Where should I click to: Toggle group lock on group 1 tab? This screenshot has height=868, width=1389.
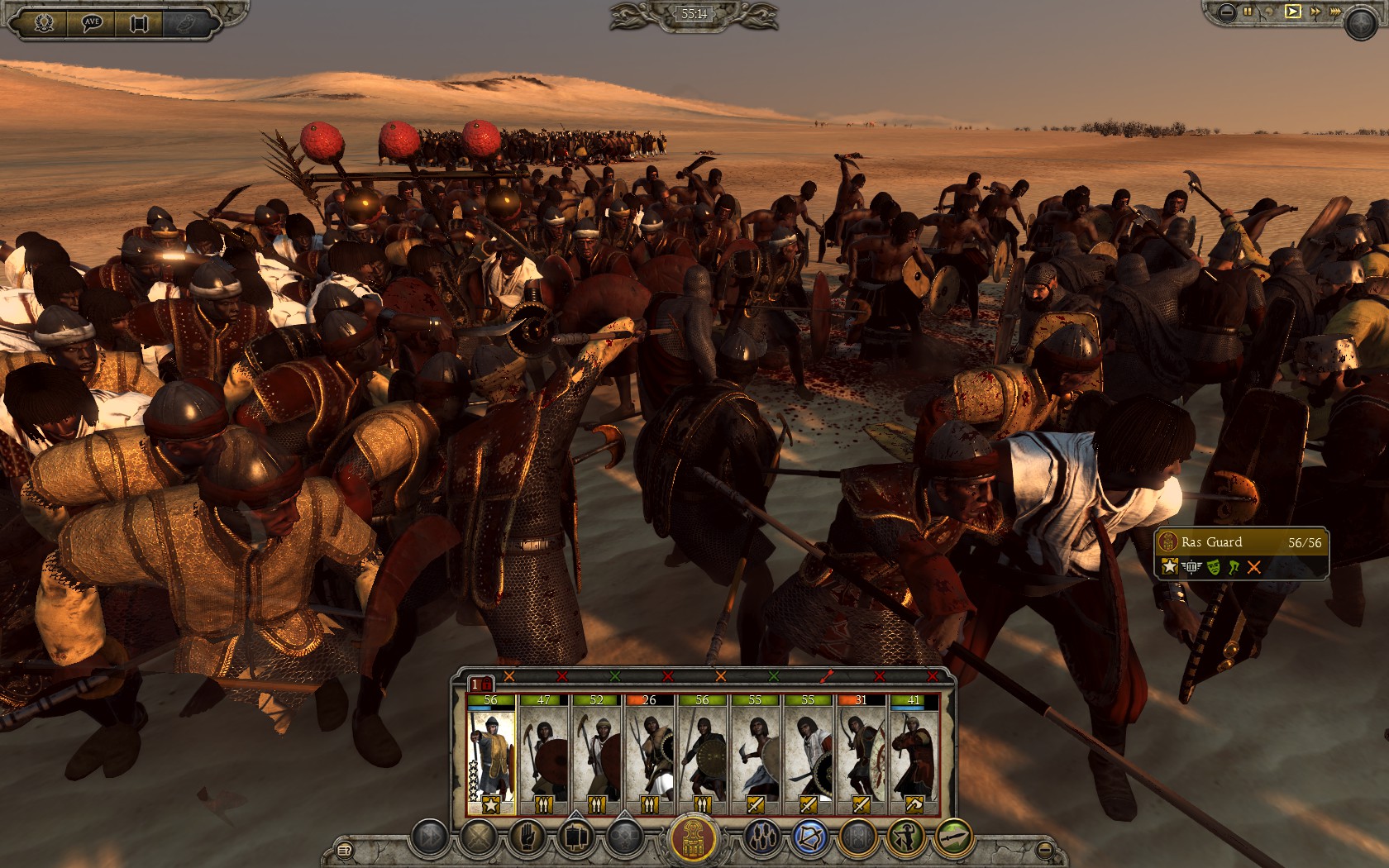click(481, 684)
